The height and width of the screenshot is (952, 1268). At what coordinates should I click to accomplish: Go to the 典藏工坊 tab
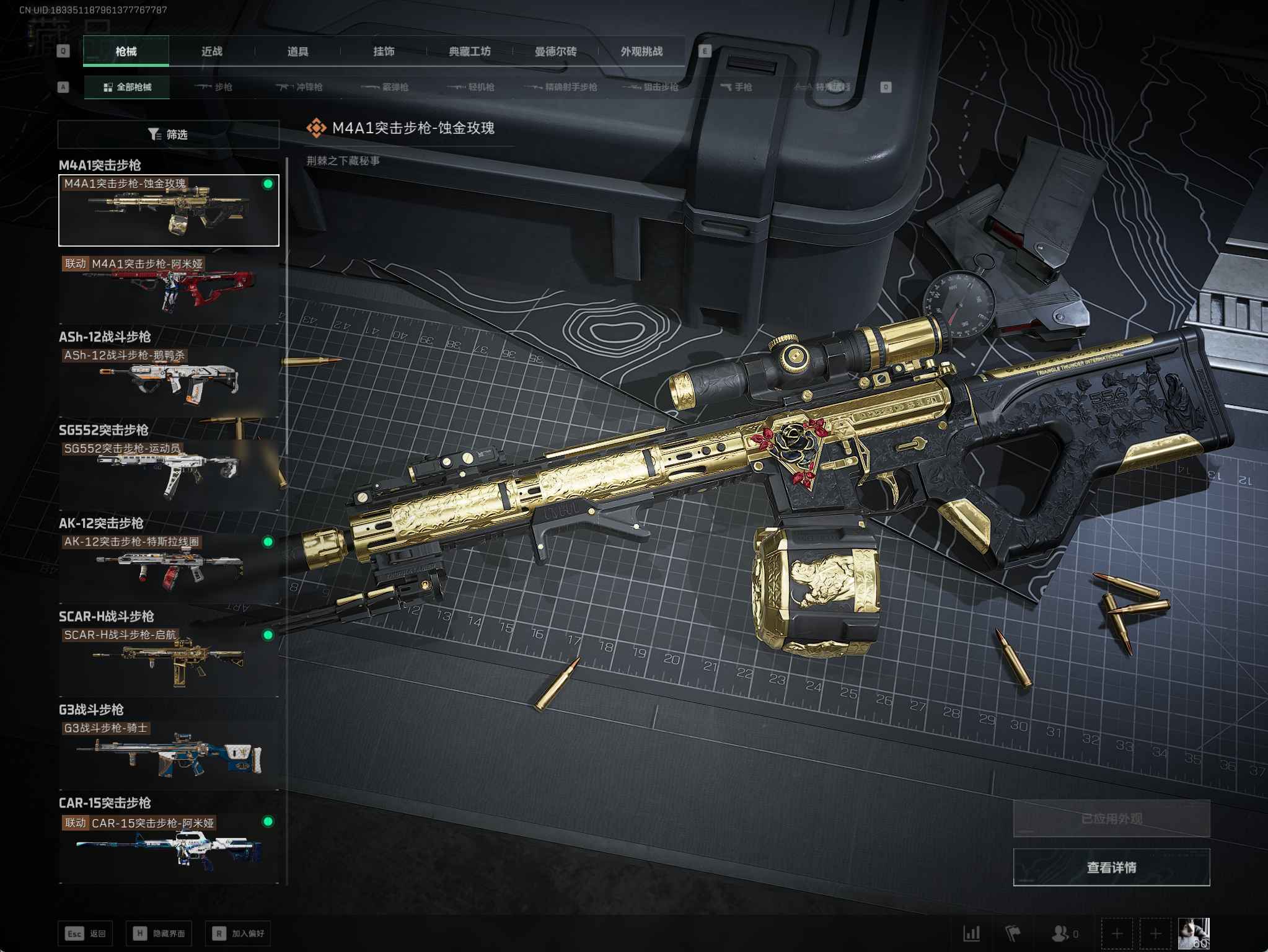click(x=470, y=51)
